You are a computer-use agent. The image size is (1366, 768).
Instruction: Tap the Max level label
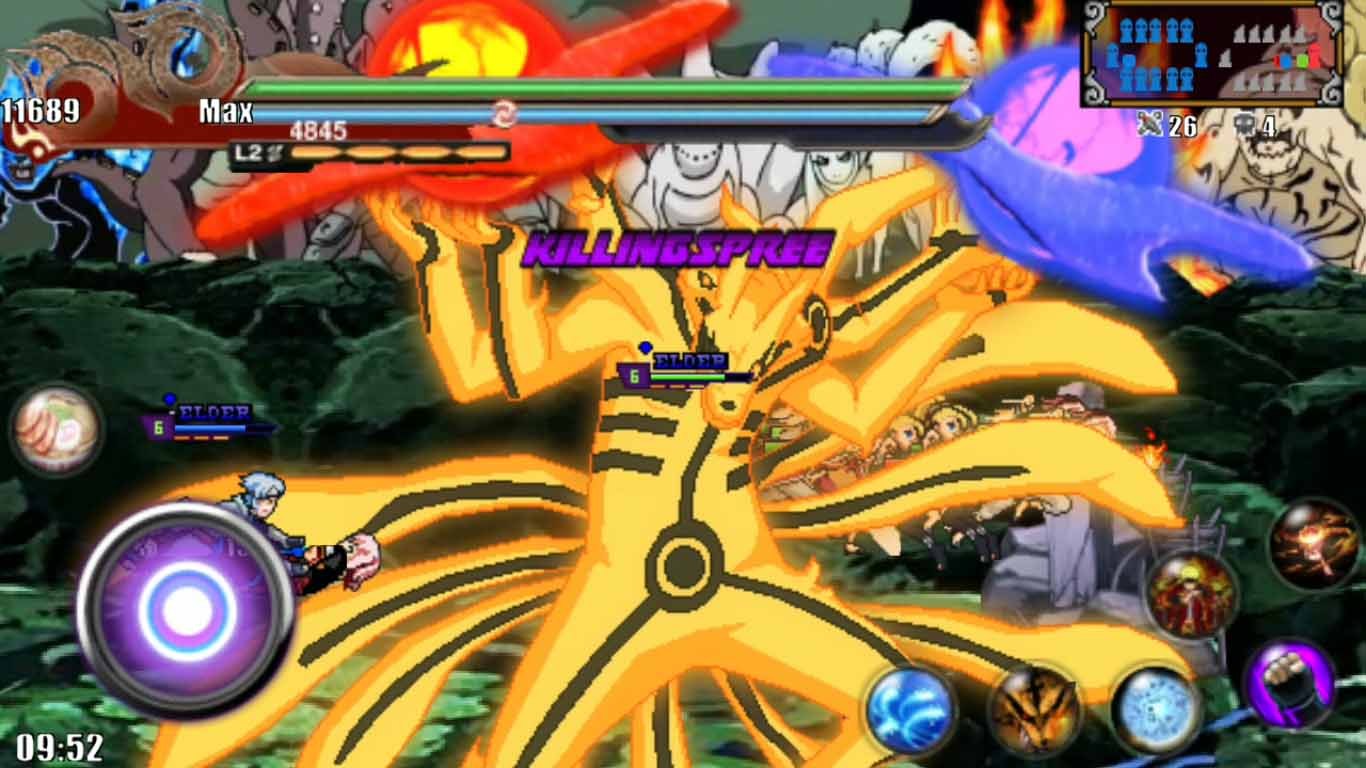point(228,112)
